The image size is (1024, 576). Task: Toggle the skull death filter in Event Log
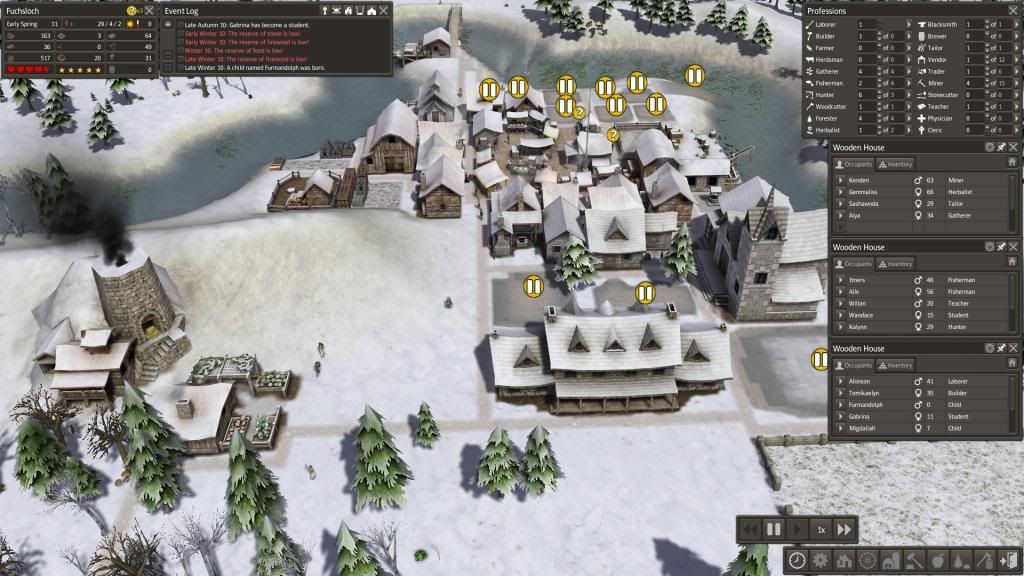335,11
